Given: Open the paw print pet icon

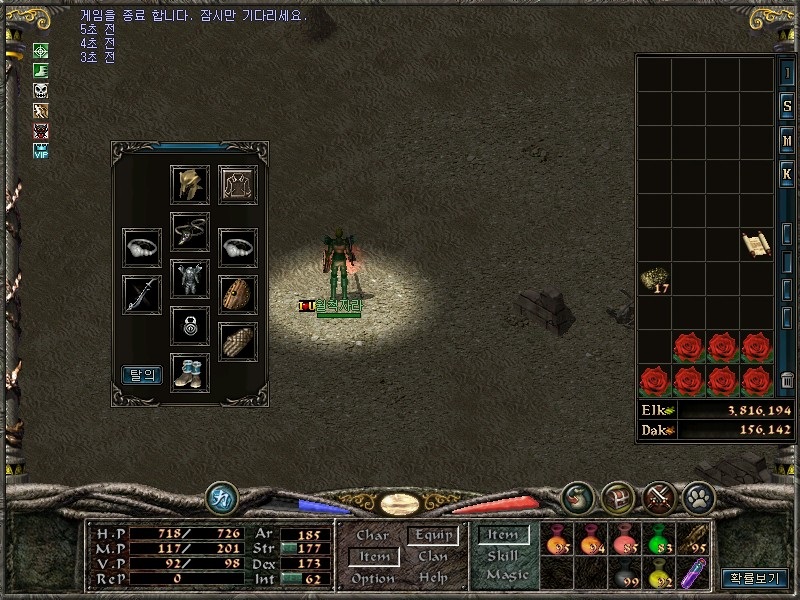Looking at the screenshot, I should pyautogui.click(x=697, y=496).
